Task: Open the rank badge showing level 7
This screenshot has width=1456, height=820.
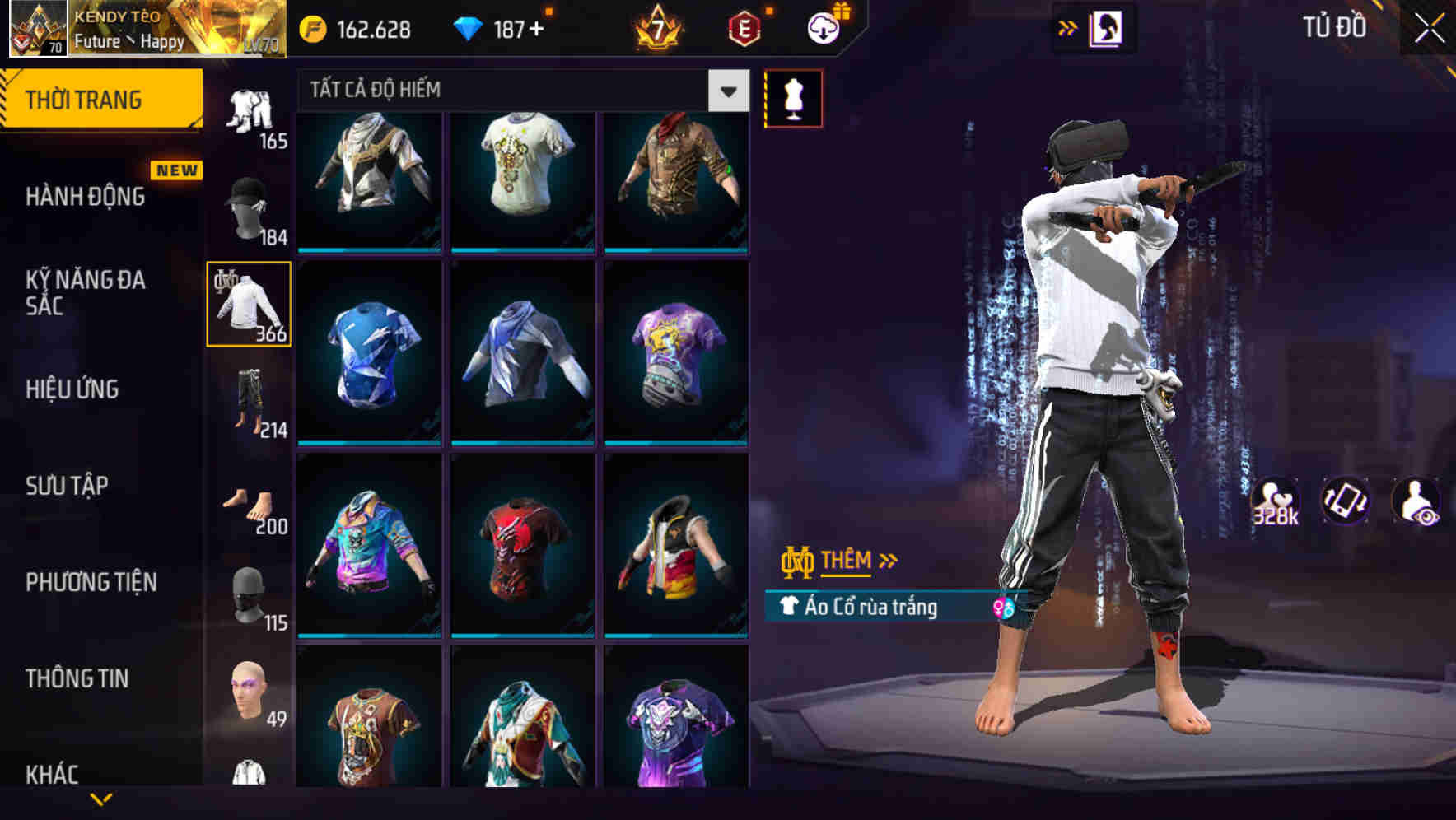Action: point(659,27)
